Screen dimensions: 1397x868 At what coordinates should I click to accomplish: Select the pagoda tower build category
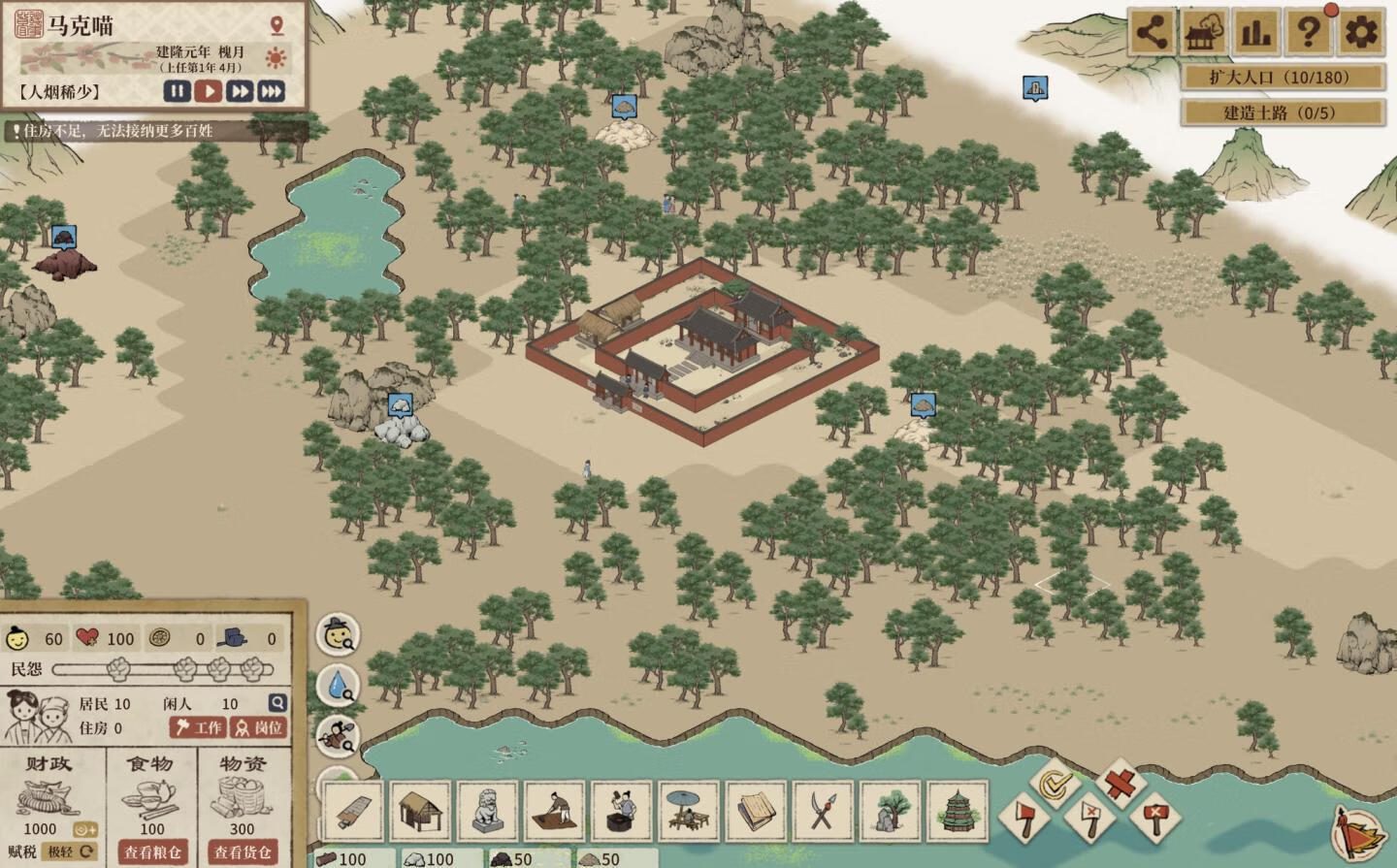point(957,810)
